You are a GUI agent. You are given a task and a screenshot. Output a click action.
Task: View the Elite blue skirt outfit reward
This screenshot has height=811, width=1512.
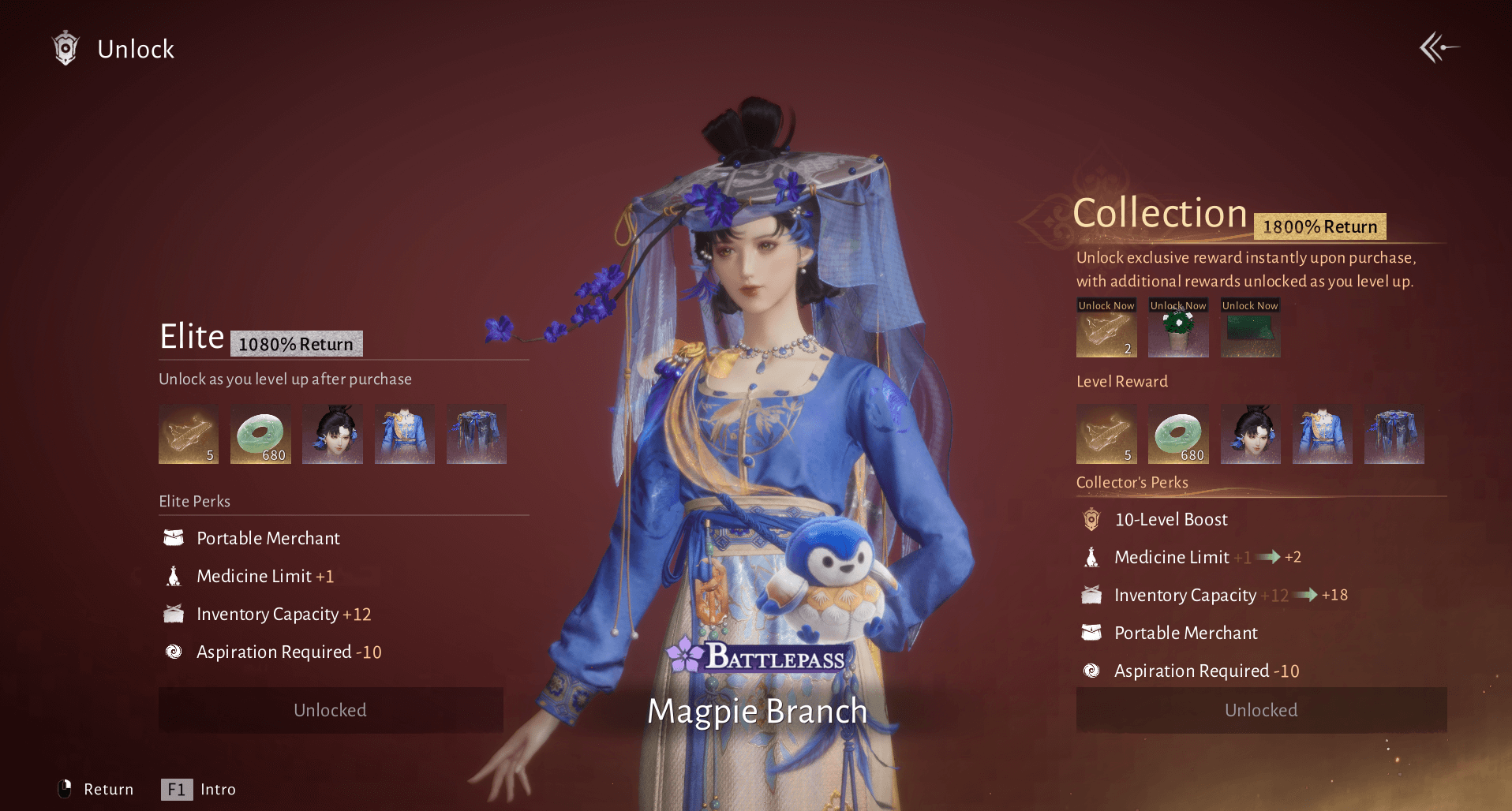click(x=476, y=434)
